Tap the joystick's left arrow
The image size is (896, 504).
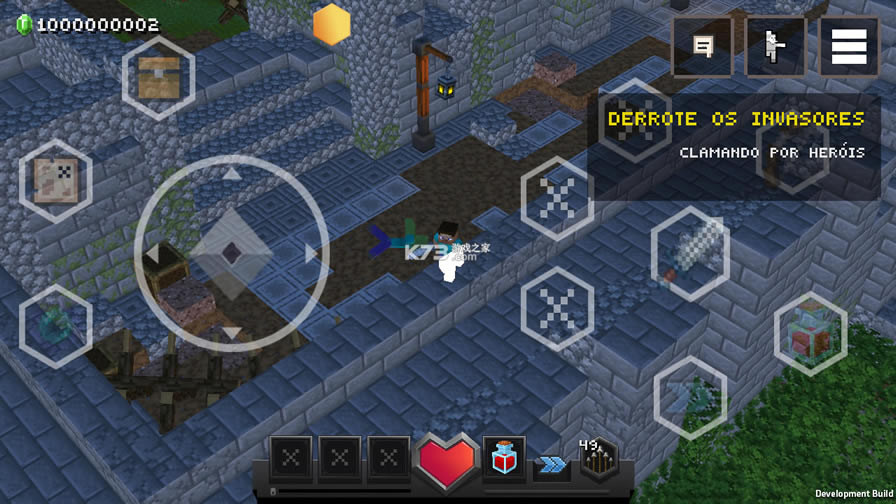(x=152, y=253)
